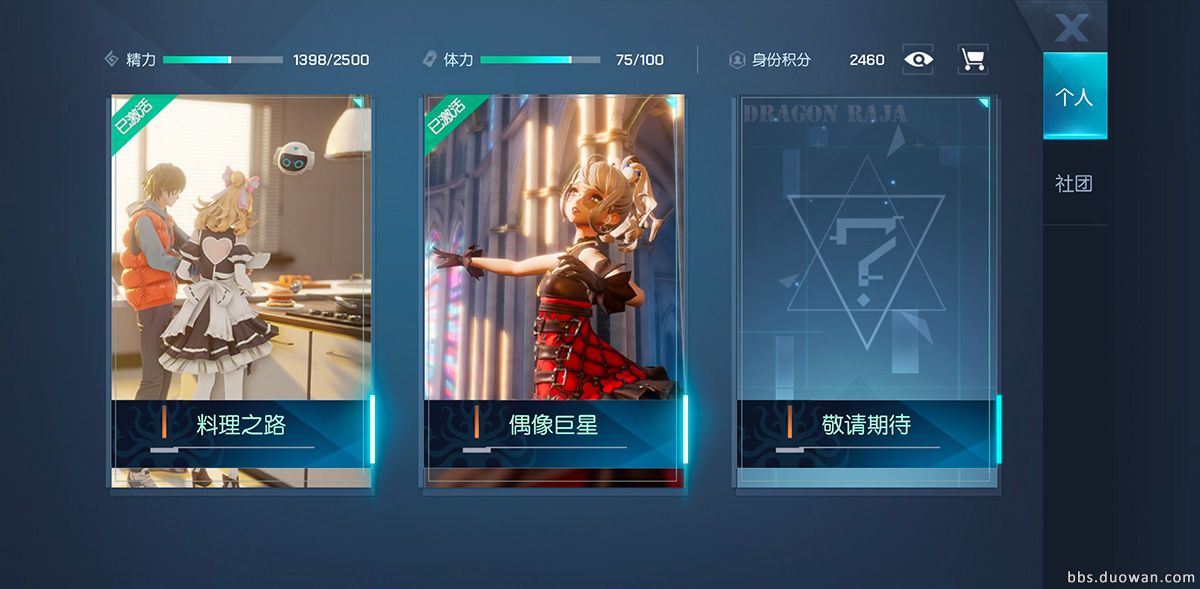Viewport: 1200px width, 589px height.
Task: Switch to the 社团 tab
Action: pos(1074,184)
